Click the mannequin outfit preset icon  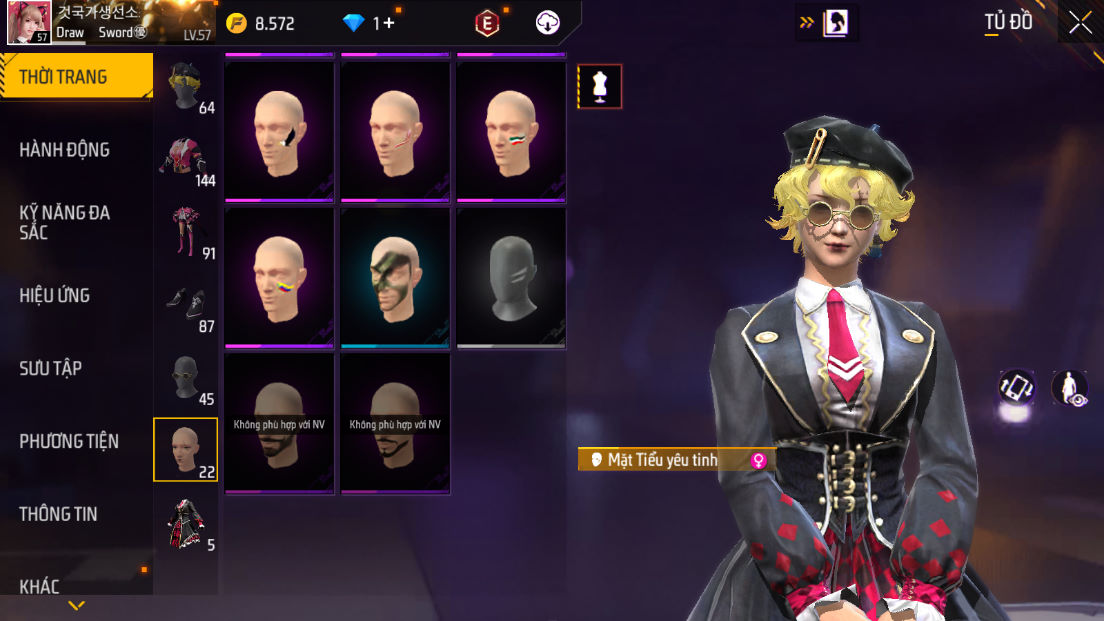click(600, 86)
